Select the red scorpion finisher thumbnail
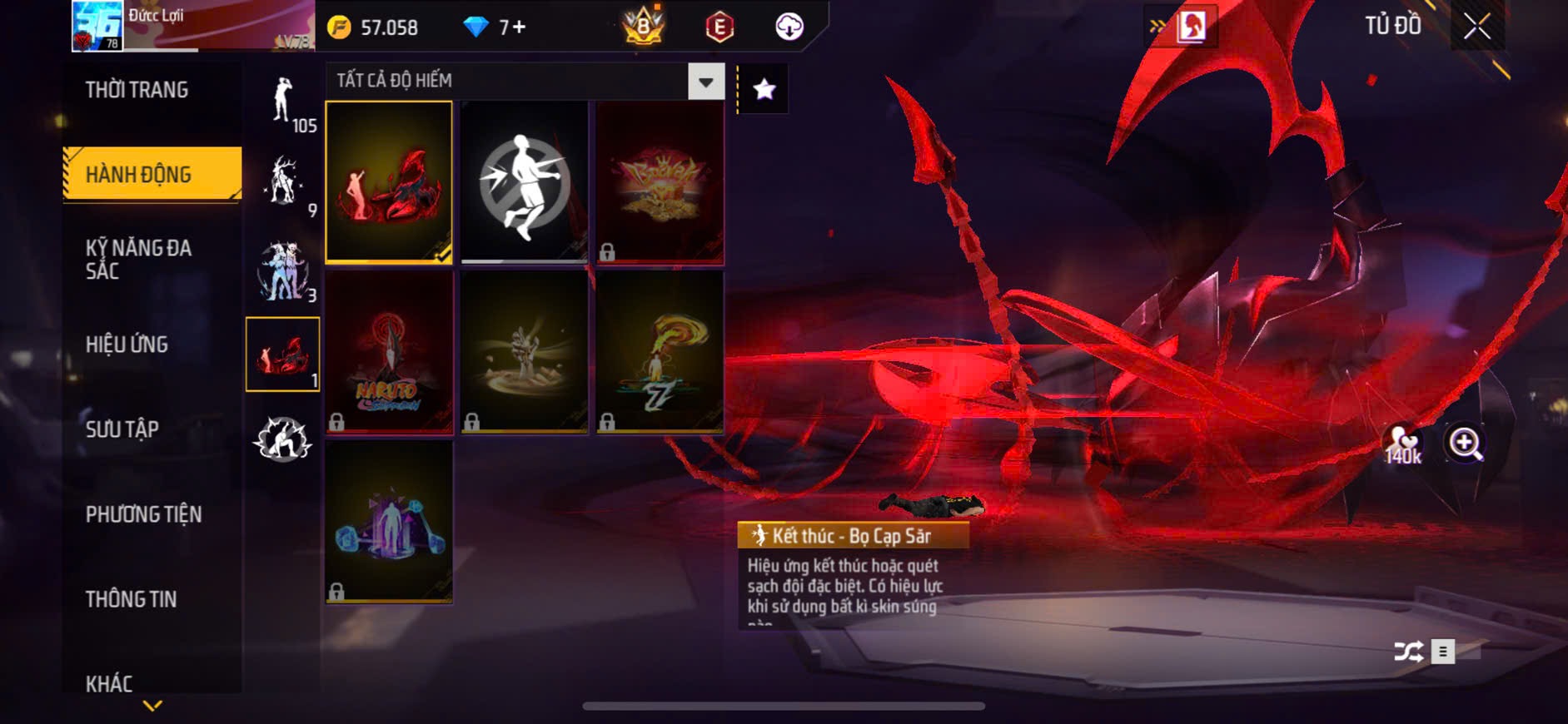This screenshot has width=1568, height=724. pos(389,182)
